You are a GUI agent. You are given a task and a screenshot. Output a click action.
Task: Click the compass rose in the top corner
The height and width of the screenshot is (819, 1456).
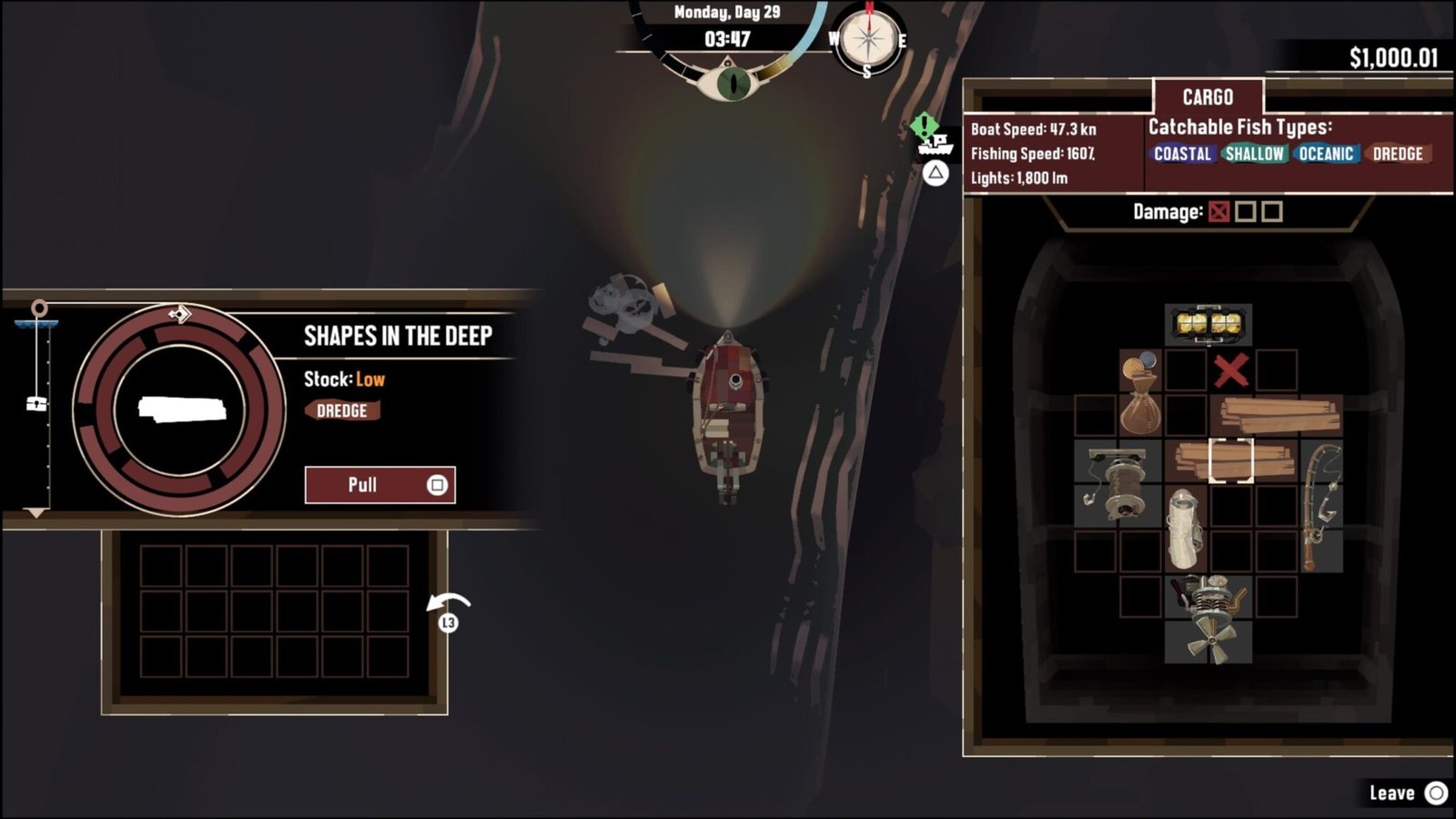868,40
